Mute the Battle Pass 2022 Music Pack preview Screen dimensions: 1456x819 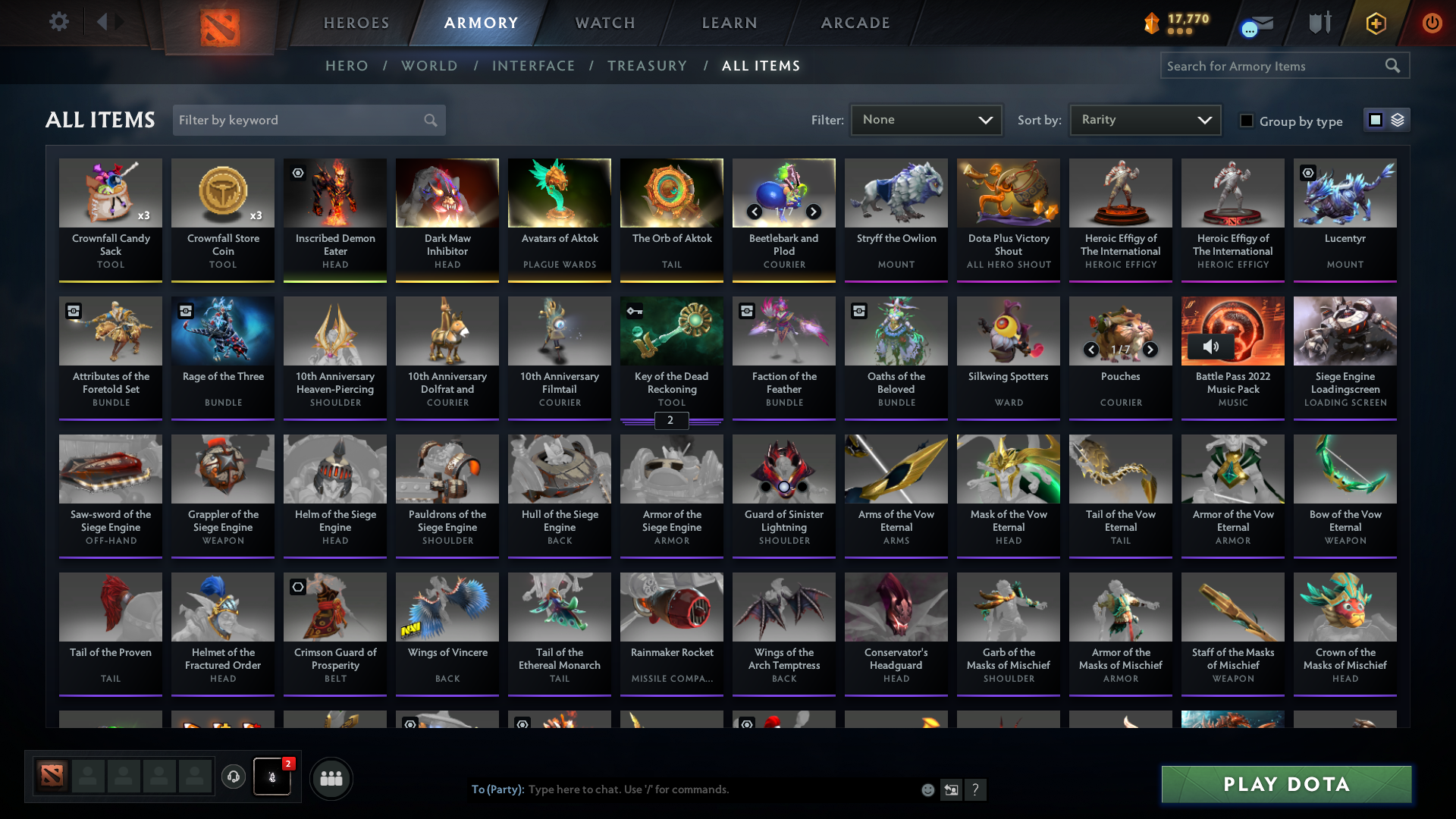[x=1211, y=347]
